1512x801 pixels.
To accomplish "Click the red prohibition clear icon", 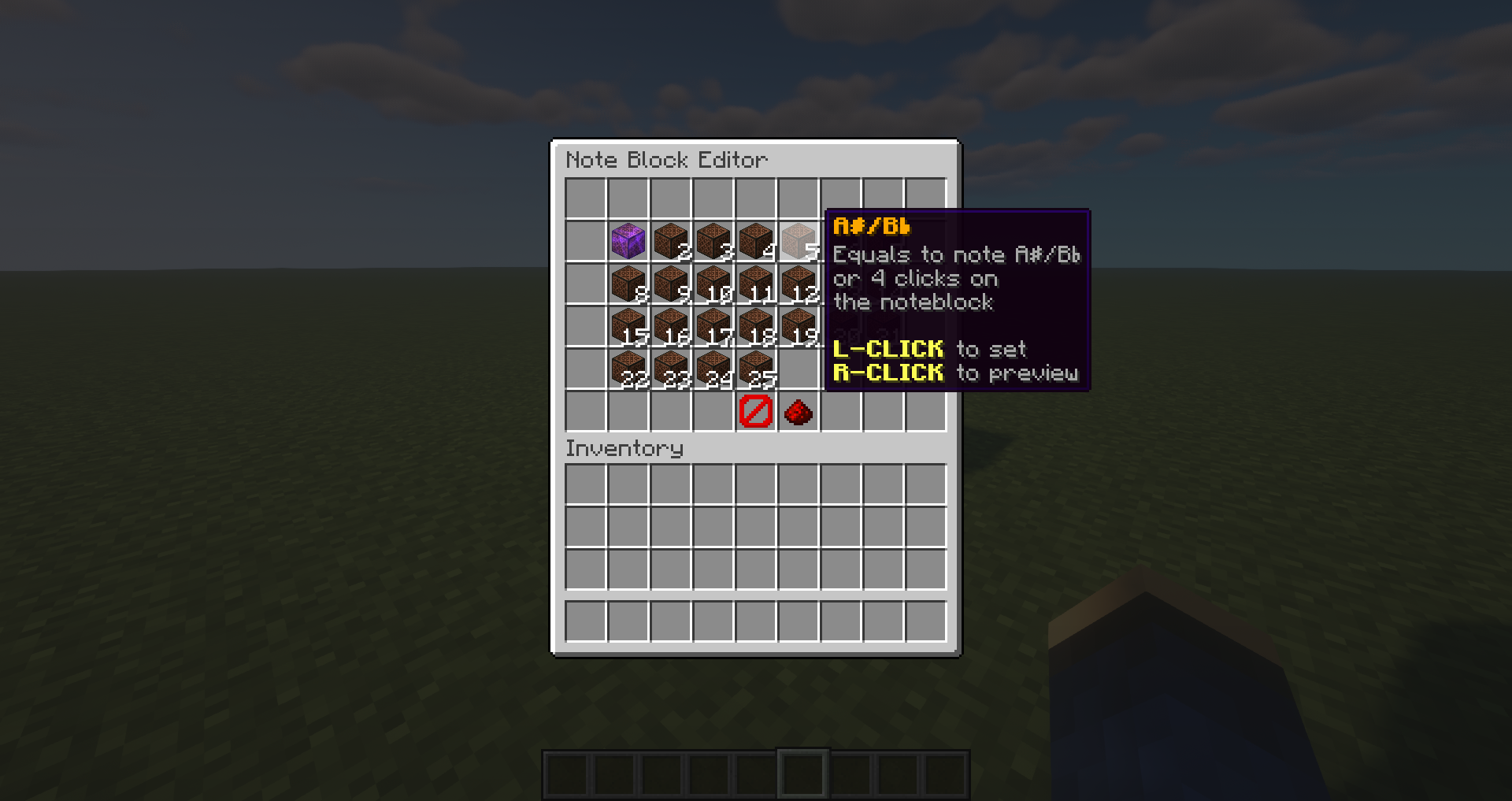I will coord(754,410).
